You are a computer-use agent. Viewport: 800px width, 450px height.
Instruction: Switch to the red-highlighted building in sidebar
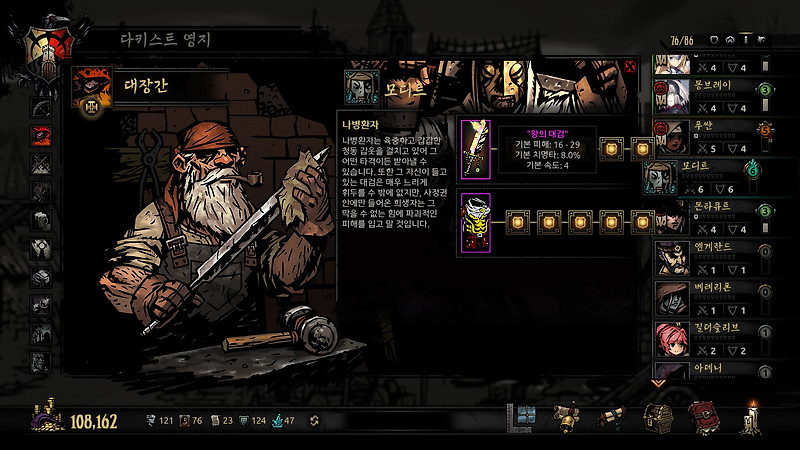pyautogui.click(x=42, y=135)
